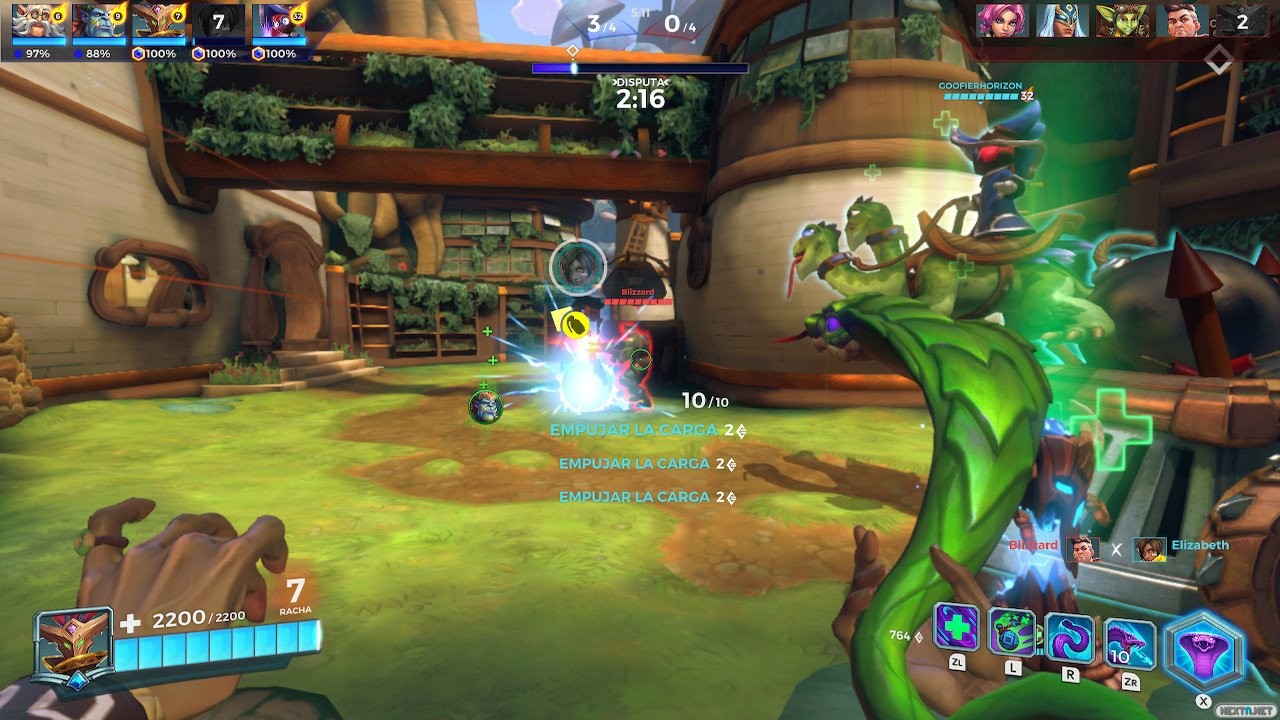Image resolution: width=1280 pixels, height=720 pixels.
Task: Select the snake toss weapon icon
Action: tap(1130, 644)
